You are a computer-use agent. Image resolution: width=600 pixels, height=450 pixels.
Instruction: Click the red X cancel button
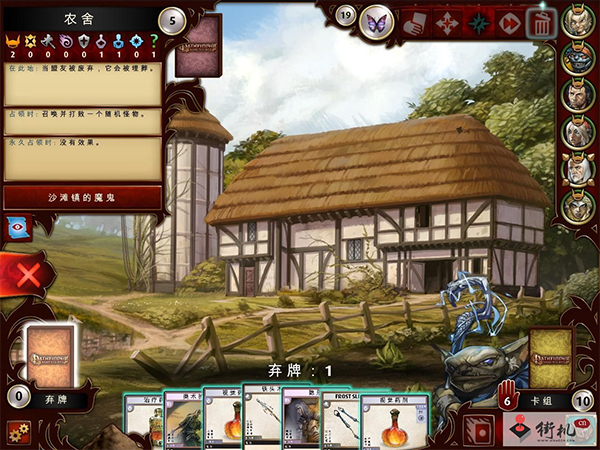point(28,273)
